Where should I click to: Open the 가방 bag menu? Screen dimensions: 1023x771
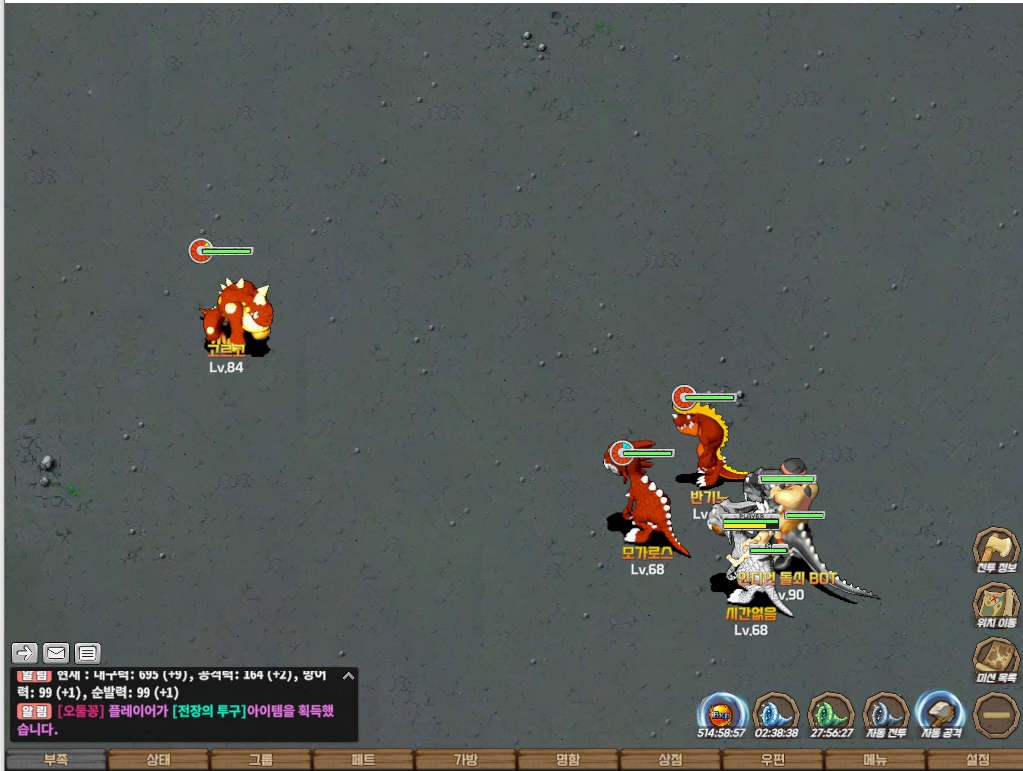466,760
